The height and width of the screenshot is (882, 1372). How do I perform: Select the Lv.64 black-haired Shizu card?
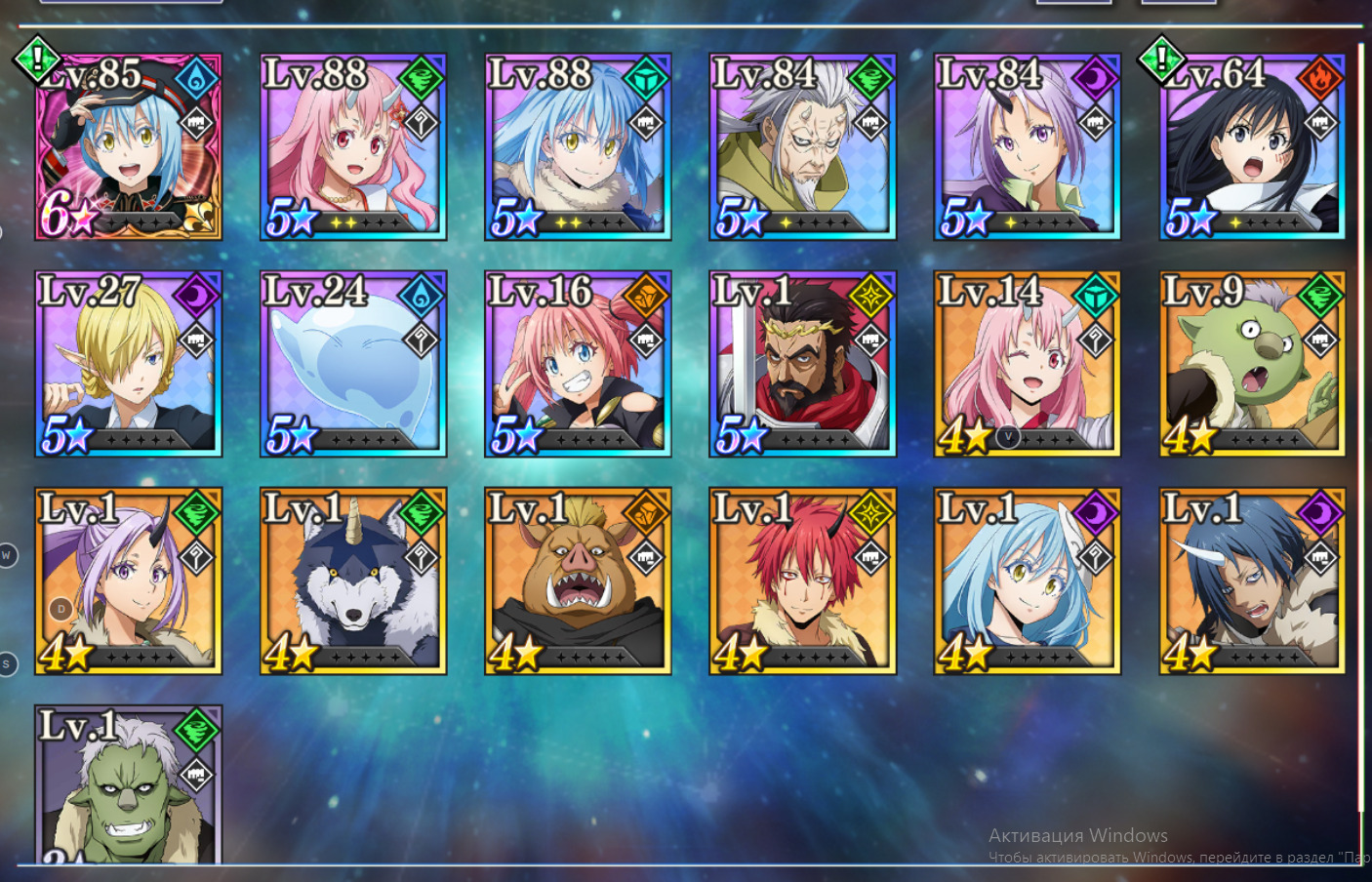coord(1252,147)
